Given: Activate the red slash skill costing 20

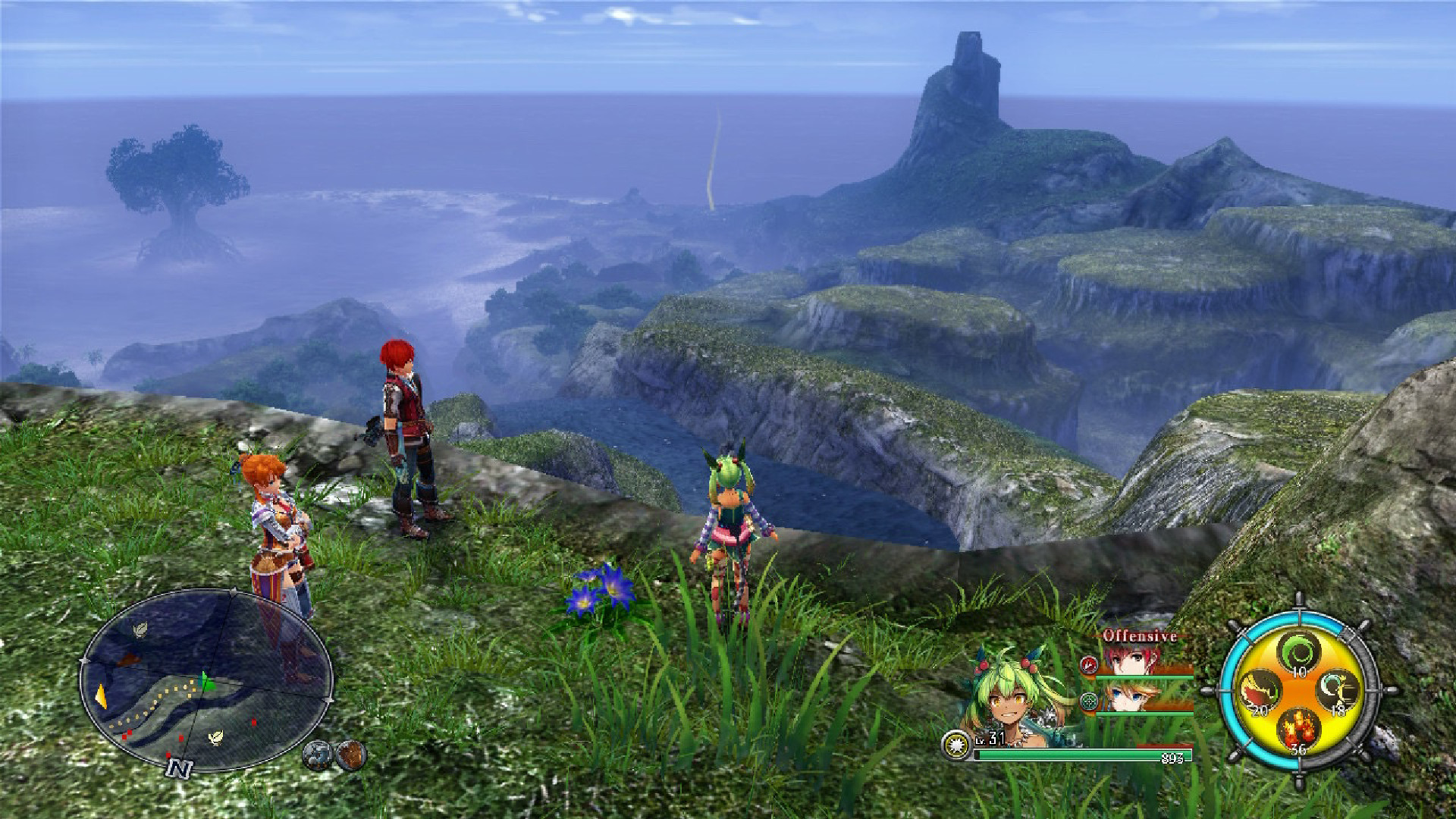Looking at the screenshot, I should point(1260,692).
